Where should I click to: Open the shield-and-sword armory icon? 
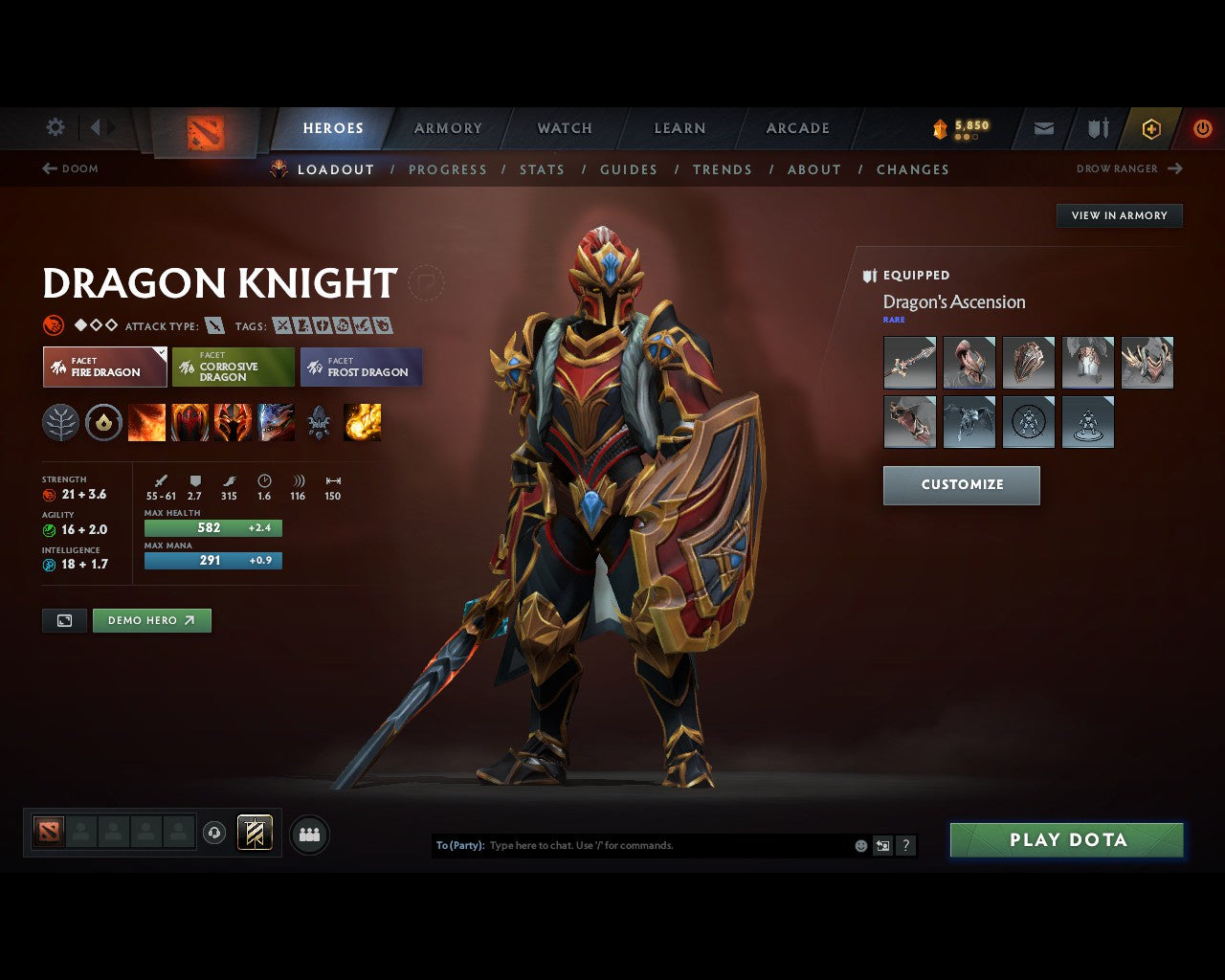[1096, 127]
